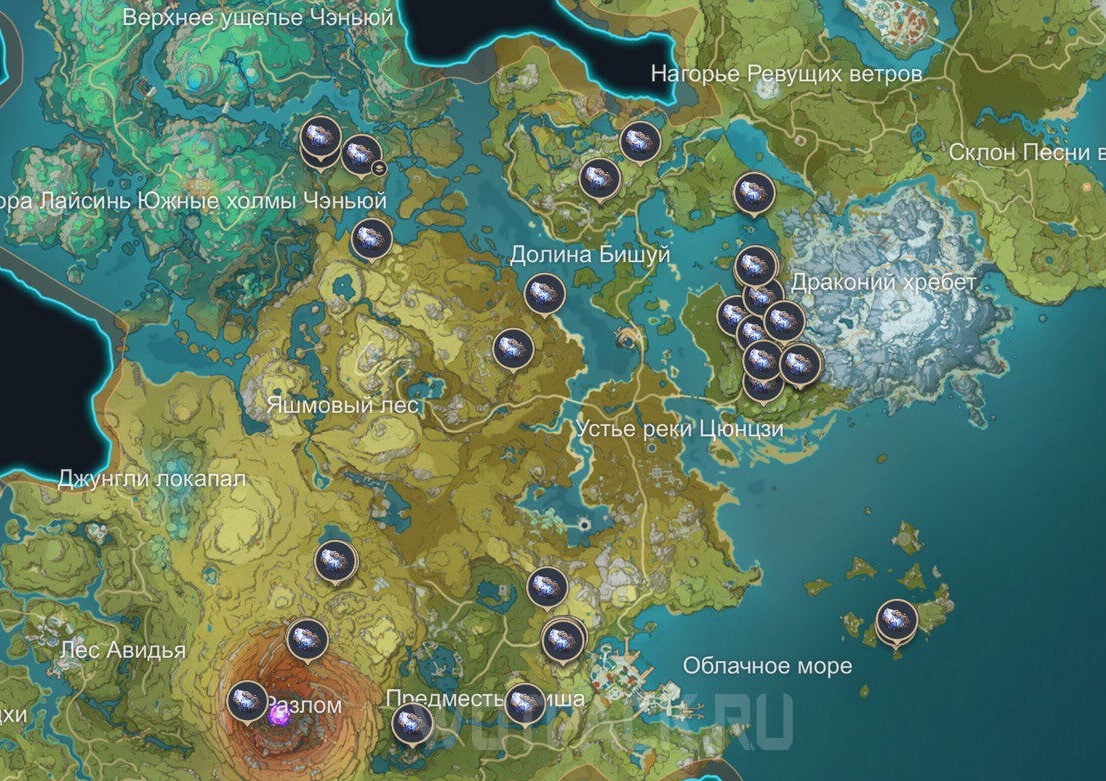Select the ore marker on the Облачное море island
Image resolution: width=1106 pixels, height=781 pixels.
point(896,620)
